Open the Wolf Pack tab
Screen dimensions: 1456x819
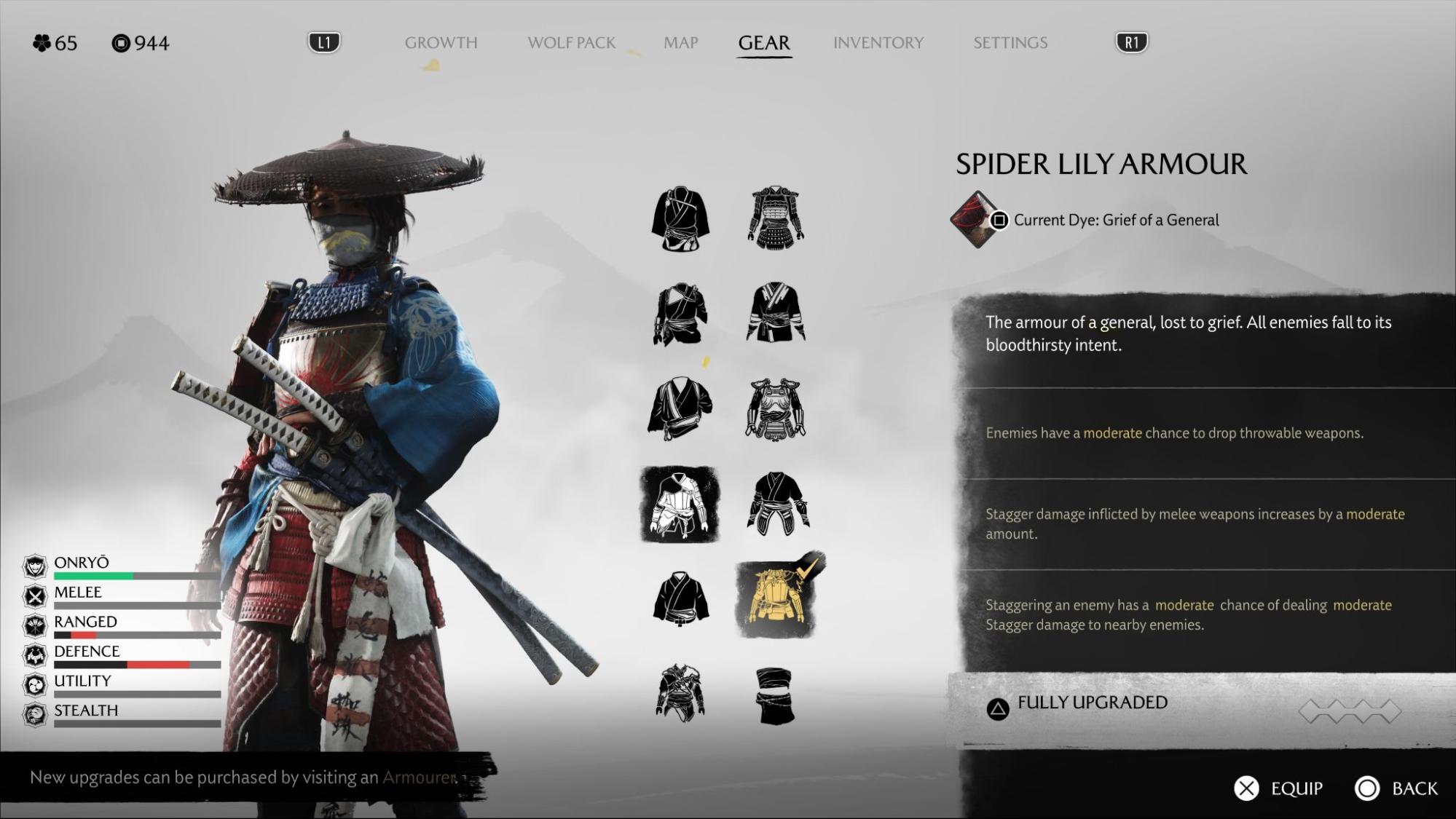(571, 43)
